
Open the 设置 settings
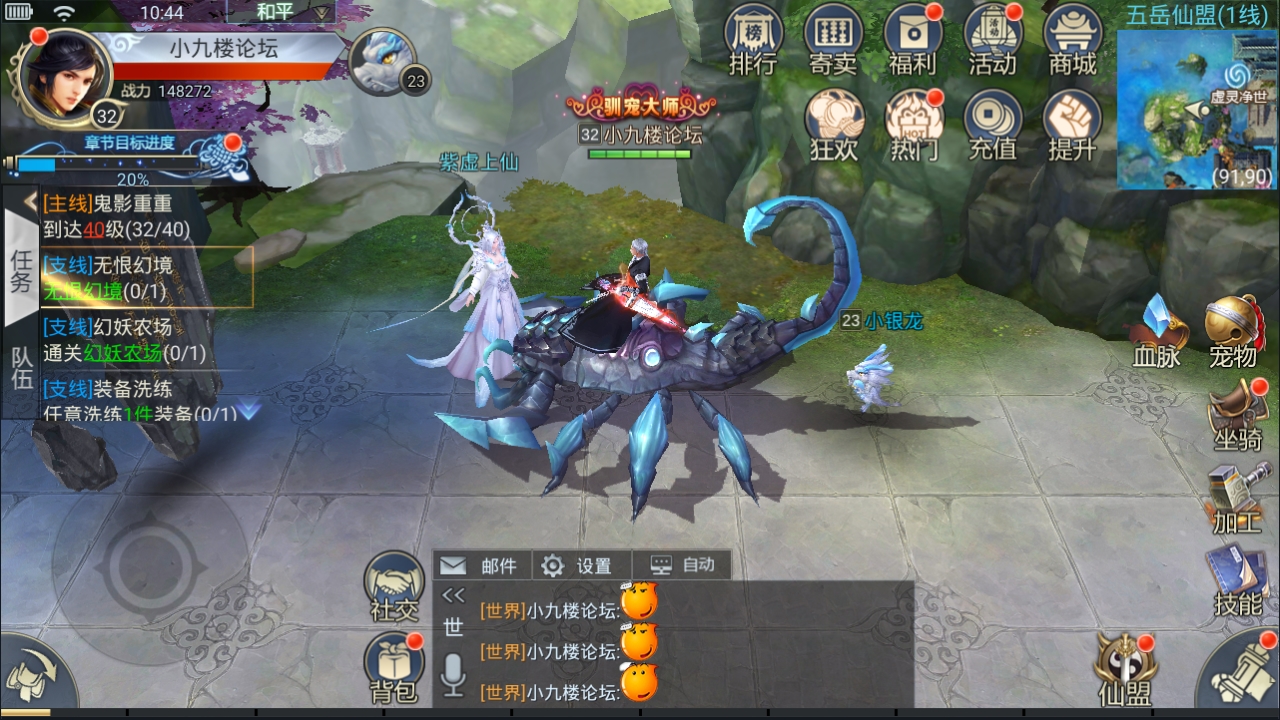click(578, 566)
